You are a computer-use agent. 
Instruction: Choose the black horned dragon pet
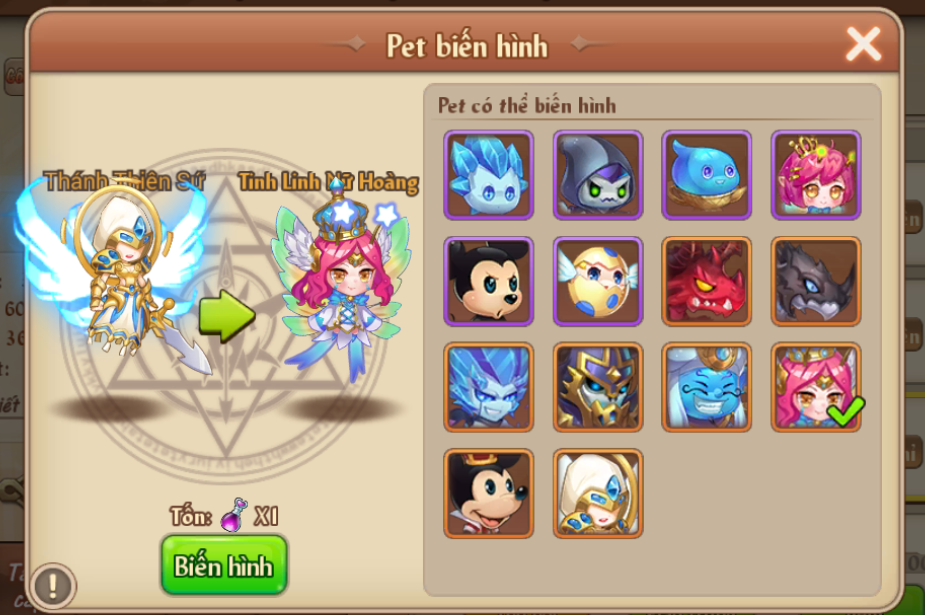[x=816, y=281]
